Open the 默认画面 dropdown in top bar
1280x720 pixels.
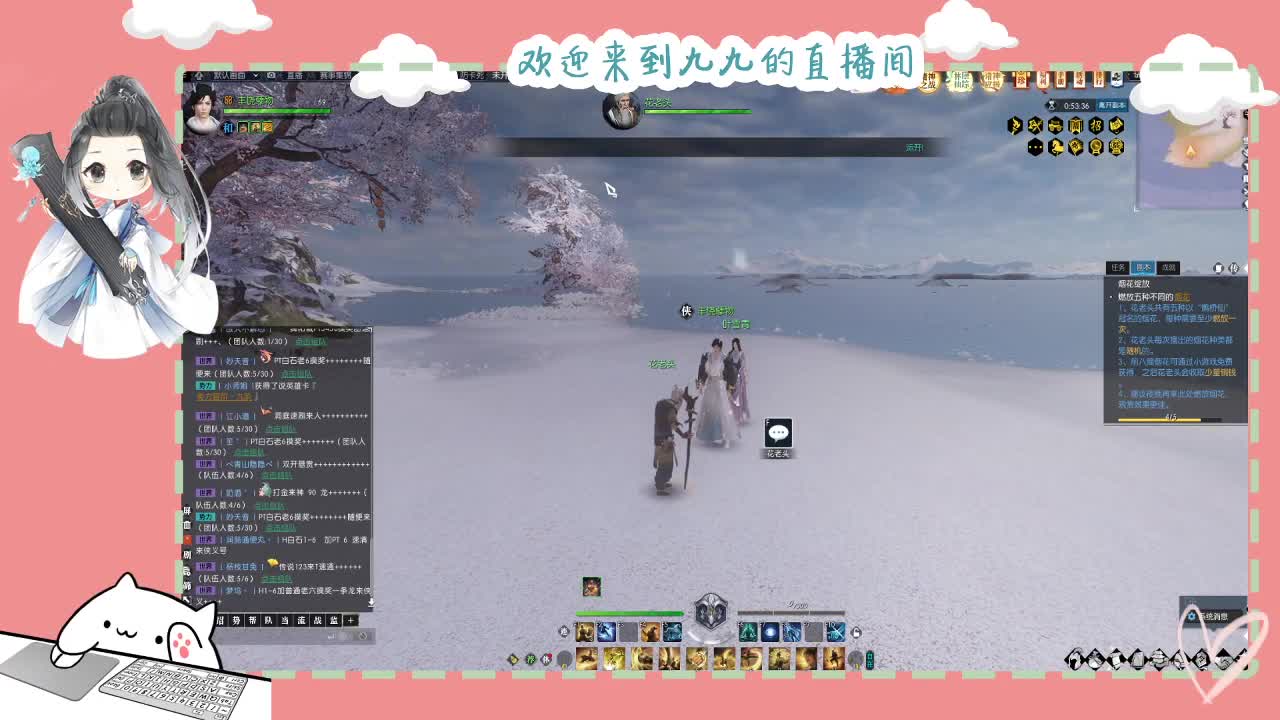229,76
